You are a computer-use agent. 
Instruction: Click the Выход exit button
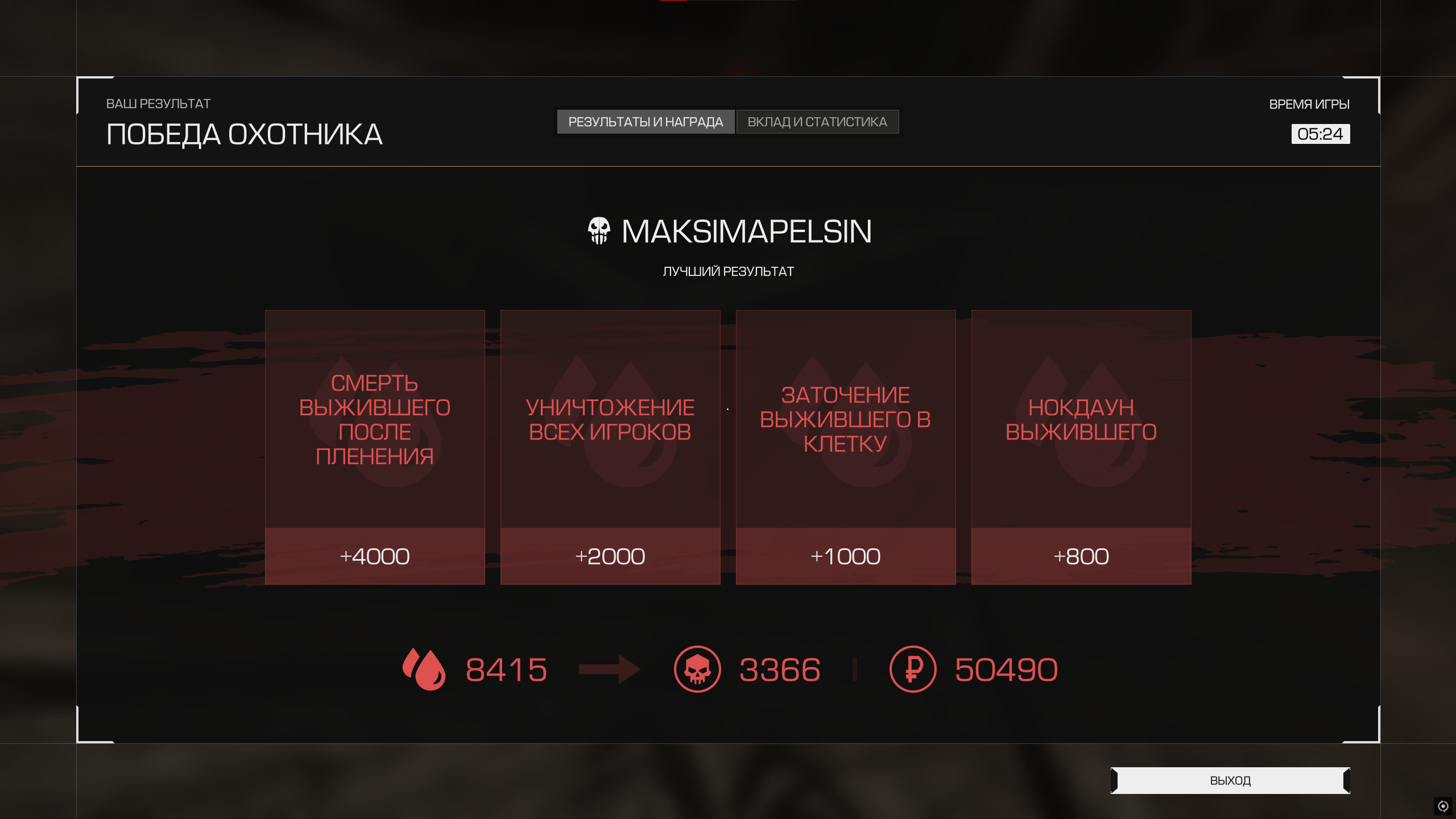click(1230, 780)
